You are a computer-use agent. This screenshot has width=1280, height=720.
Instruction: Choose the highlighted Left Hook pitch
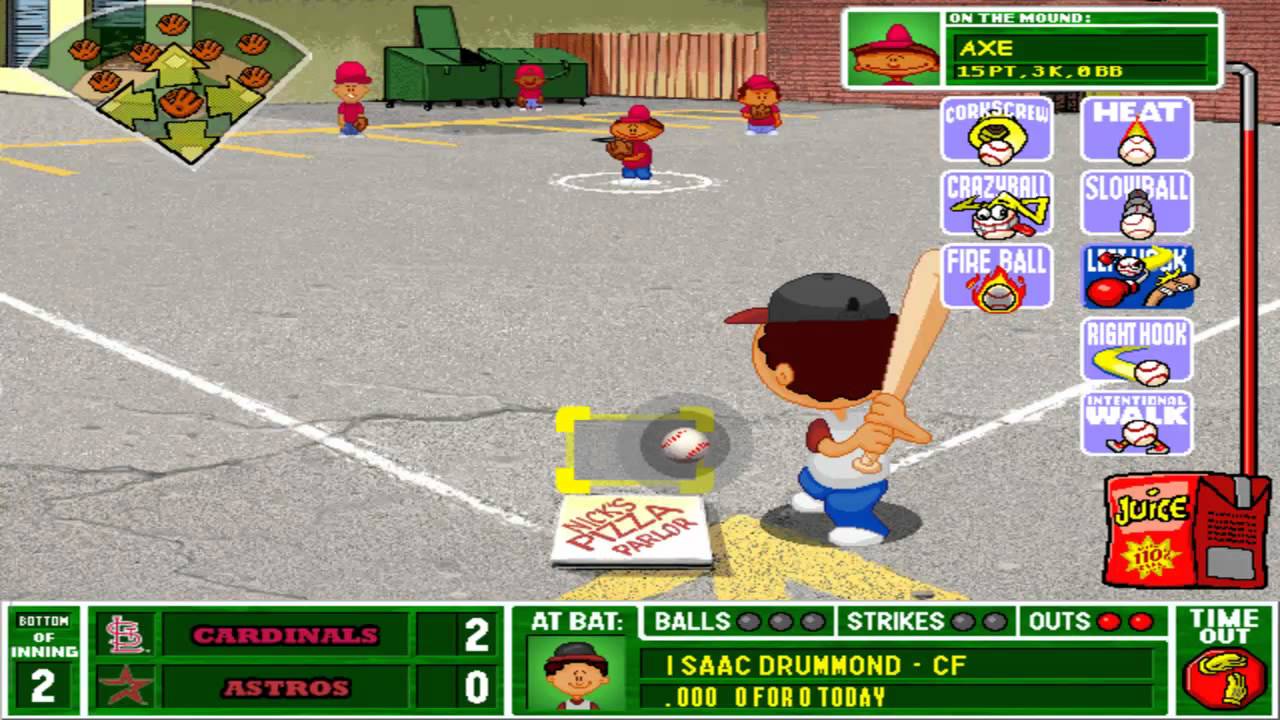(x=1136, y=277)
